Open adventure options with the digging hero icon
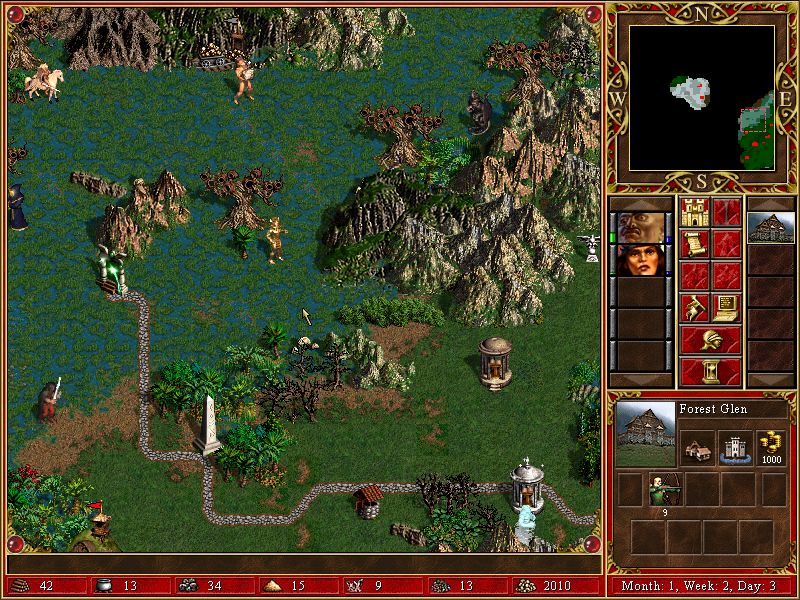The width and height of the screenshot is (800, 600). pos(694,307)
